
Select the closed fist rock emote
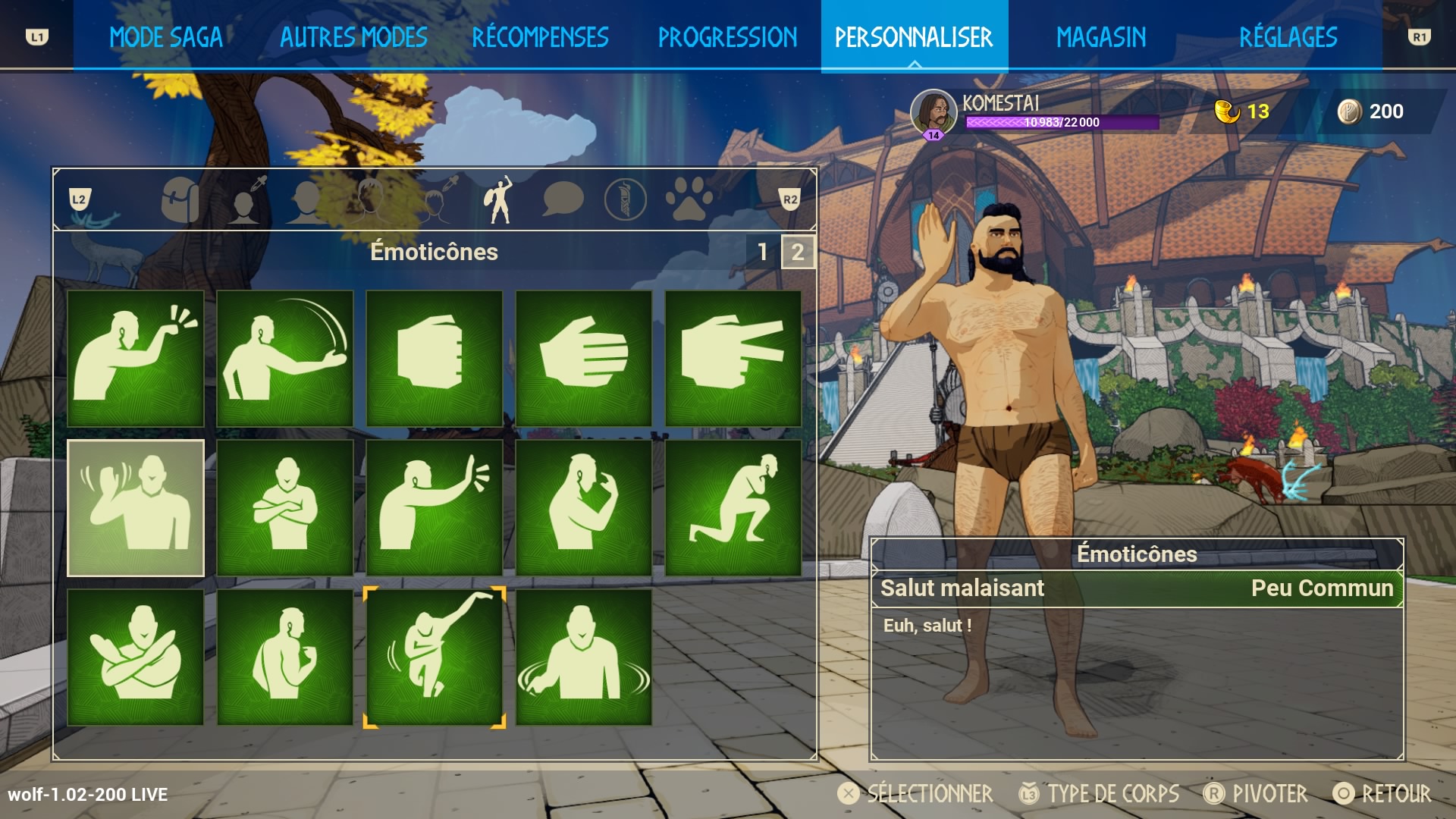[434, 358]
